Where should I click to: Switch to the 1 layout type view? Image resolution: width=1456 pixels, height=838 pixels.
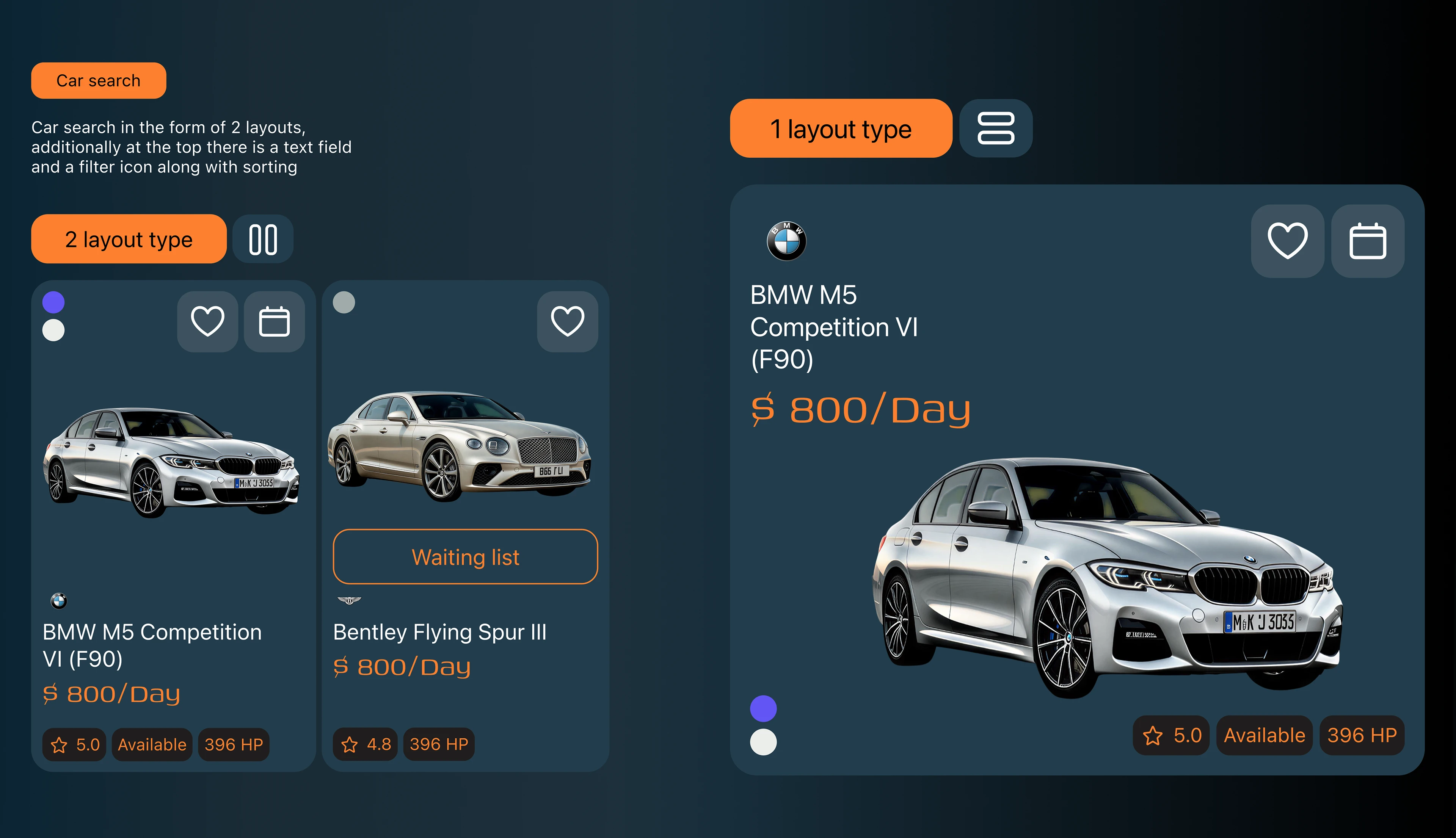[841, 128]
